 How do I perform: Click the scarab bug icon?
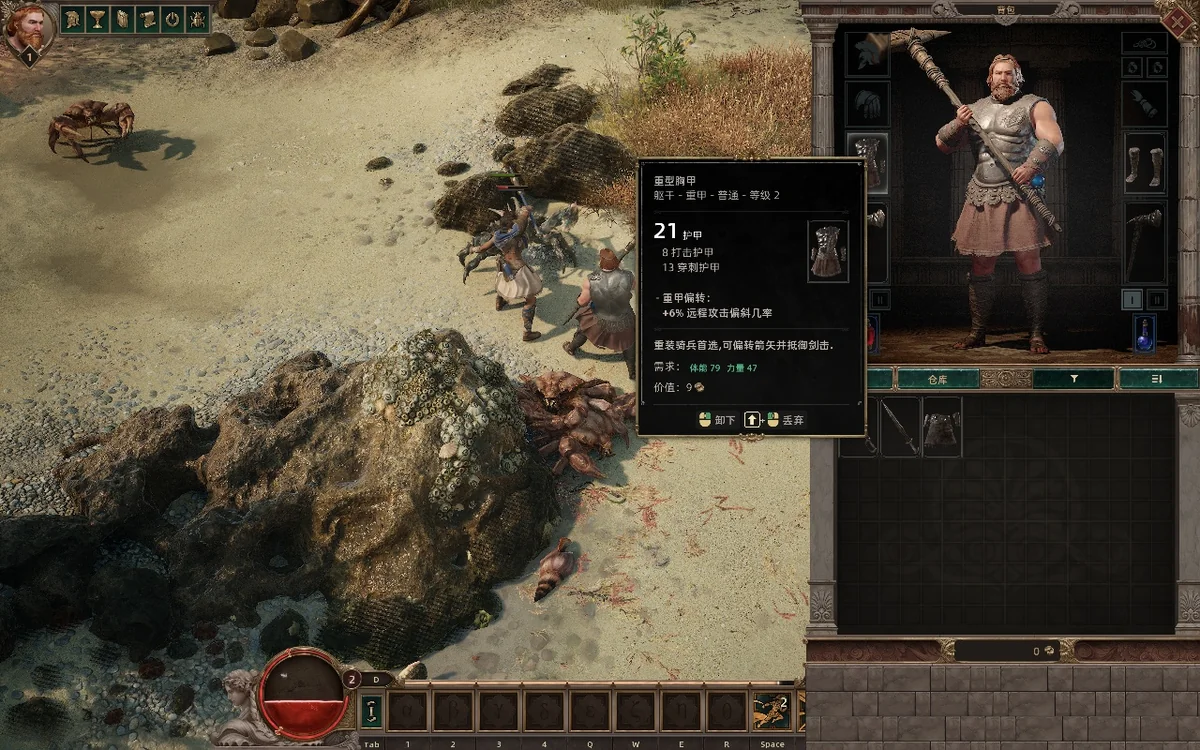point(197,19)
